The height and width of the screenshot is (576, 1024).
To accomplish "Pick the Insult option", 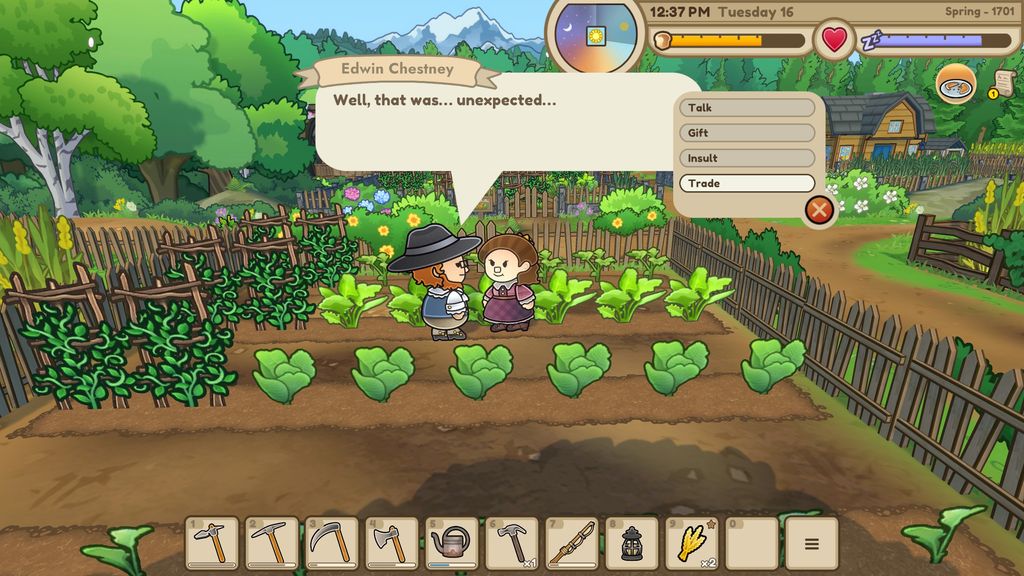I will tap(747, 158).
